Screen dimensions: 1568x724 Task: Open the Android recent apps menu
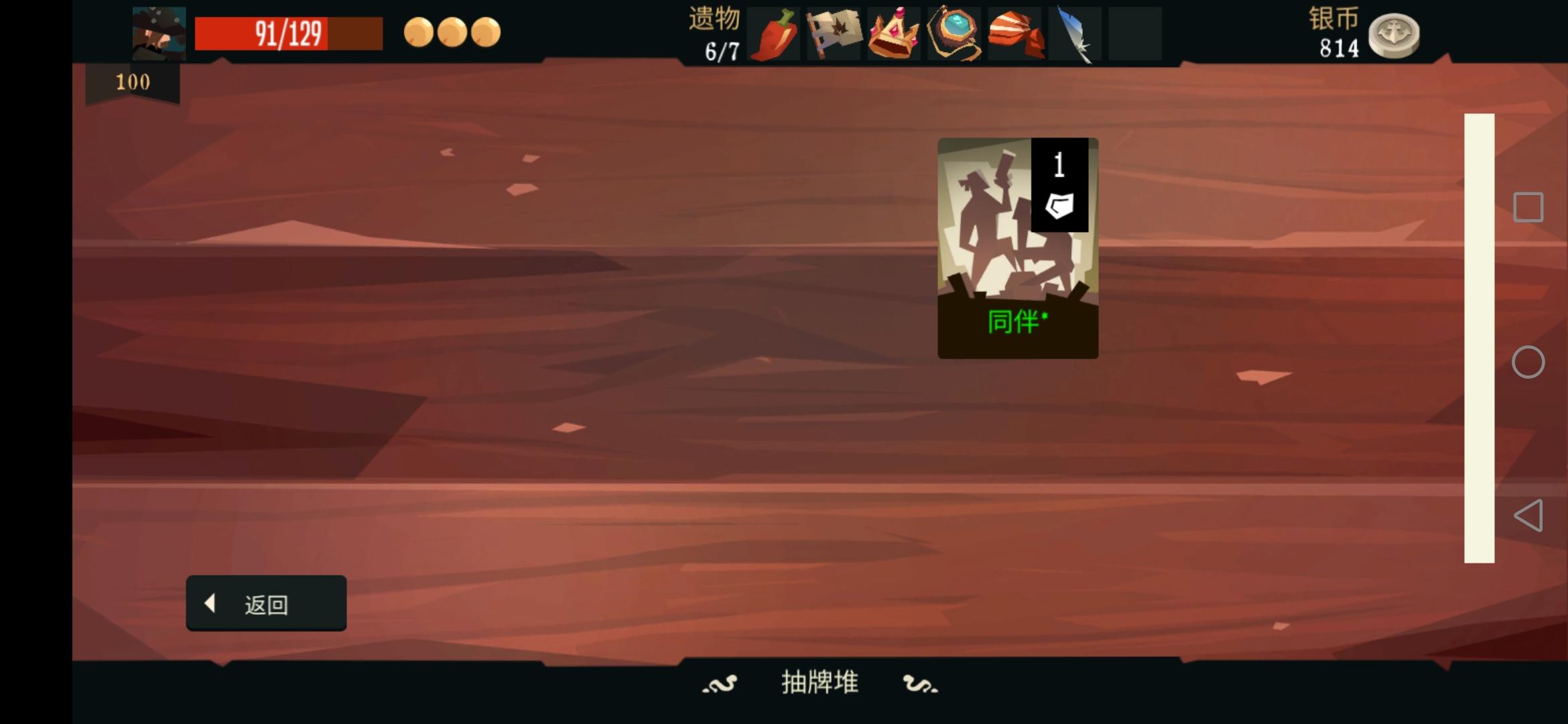1528,206
